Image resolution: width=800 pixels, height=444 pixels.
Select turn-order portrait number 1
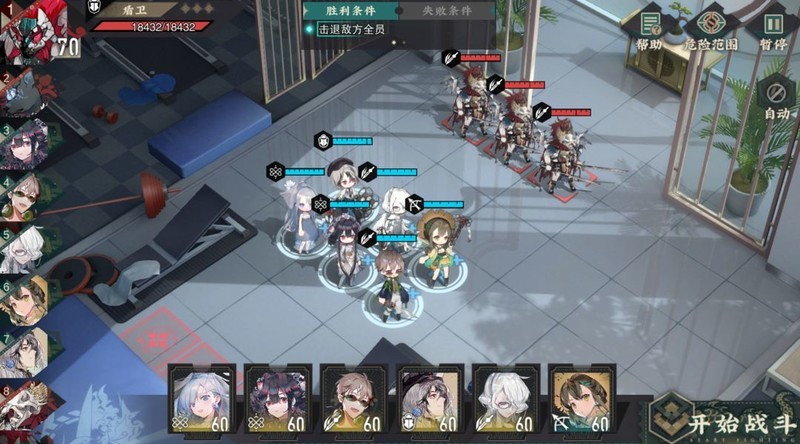pyautogui.click(x=28, y=32)
